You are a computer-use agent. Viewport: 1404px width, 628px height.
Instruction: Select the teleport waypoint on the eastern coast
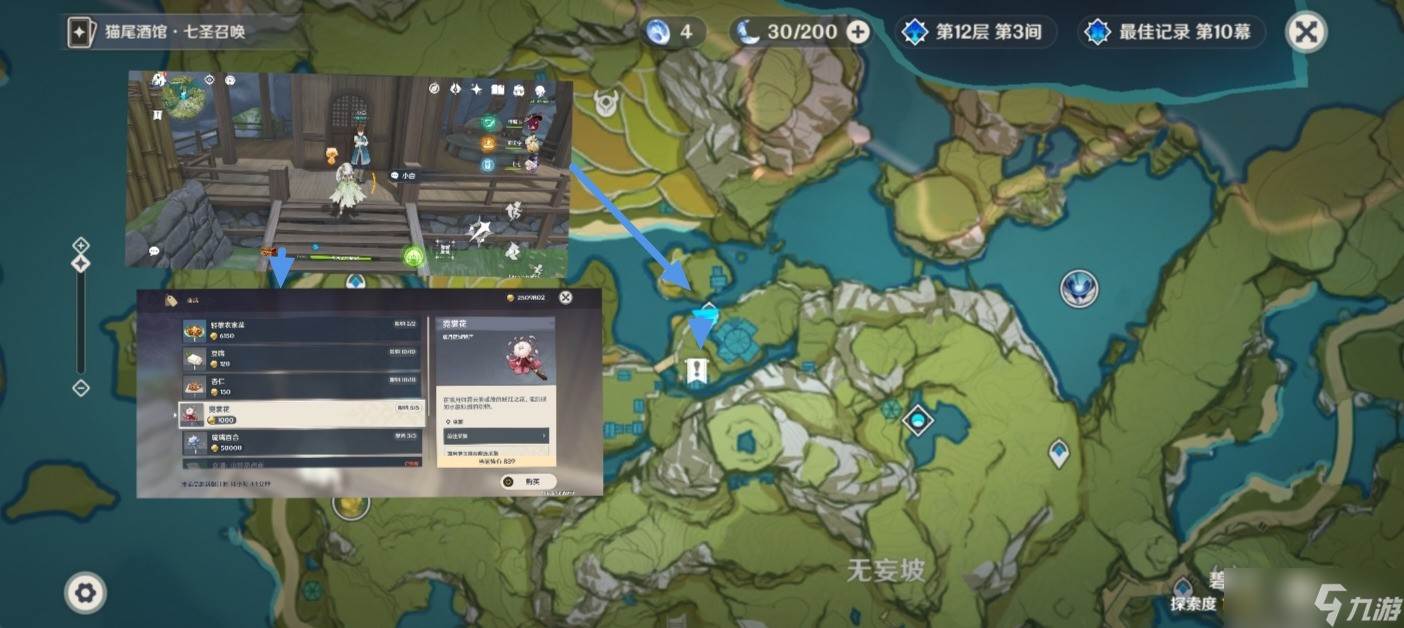click(1059, 453)
